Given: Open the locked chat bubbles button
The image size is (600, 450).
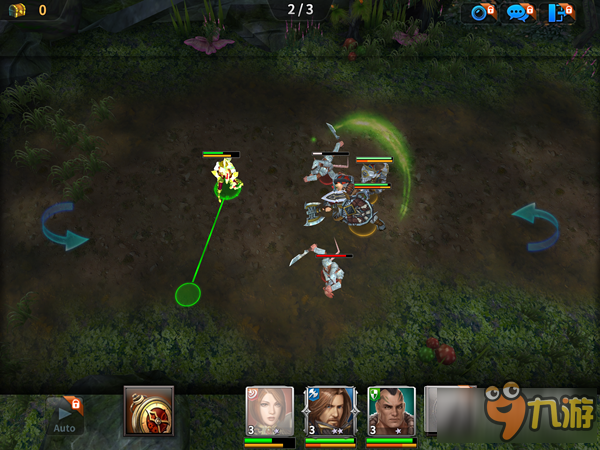Looking at the screenshot, I should click(520, 13).
